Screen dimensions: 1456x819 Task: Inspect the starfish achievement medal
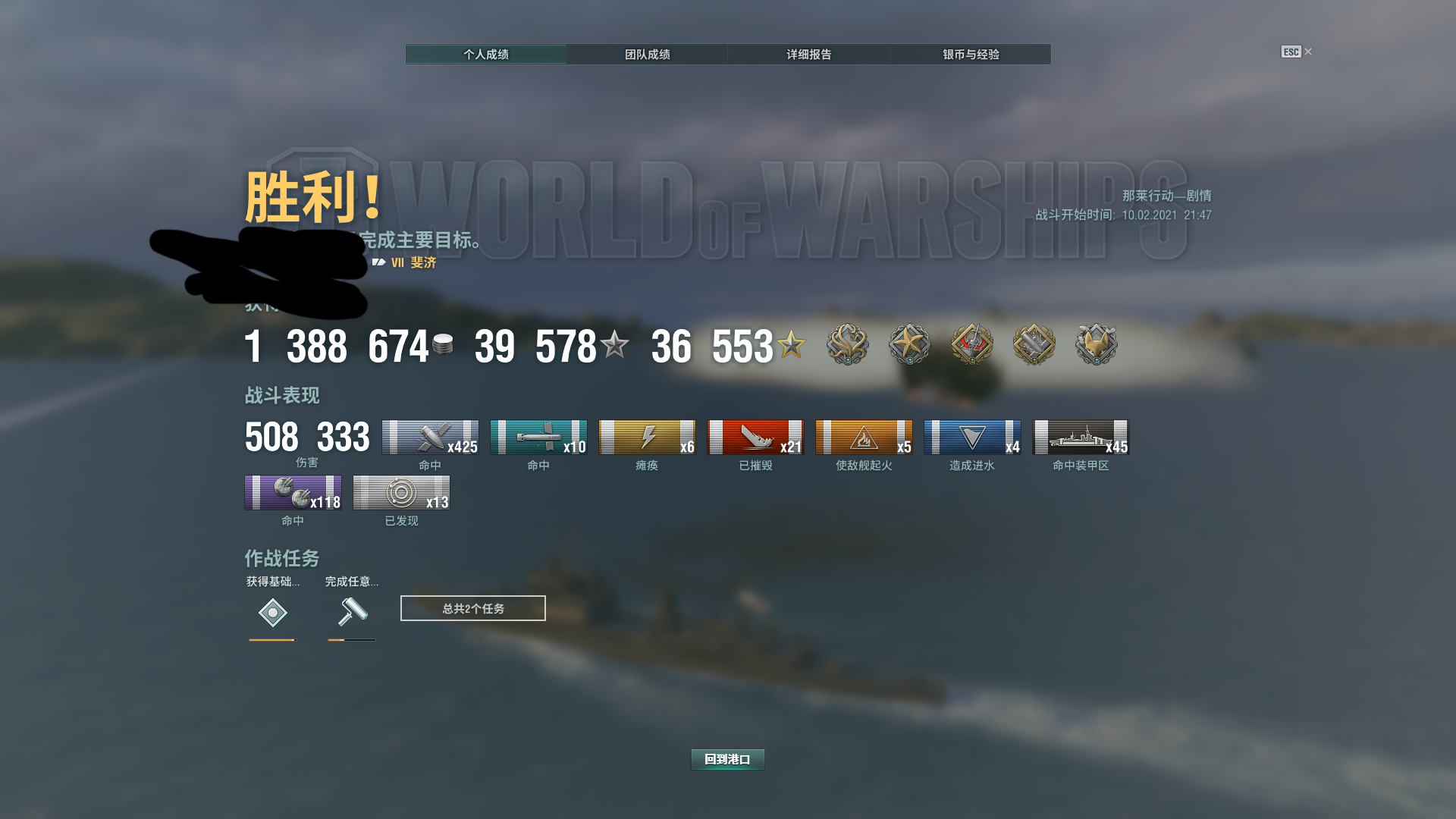(909, 344)
